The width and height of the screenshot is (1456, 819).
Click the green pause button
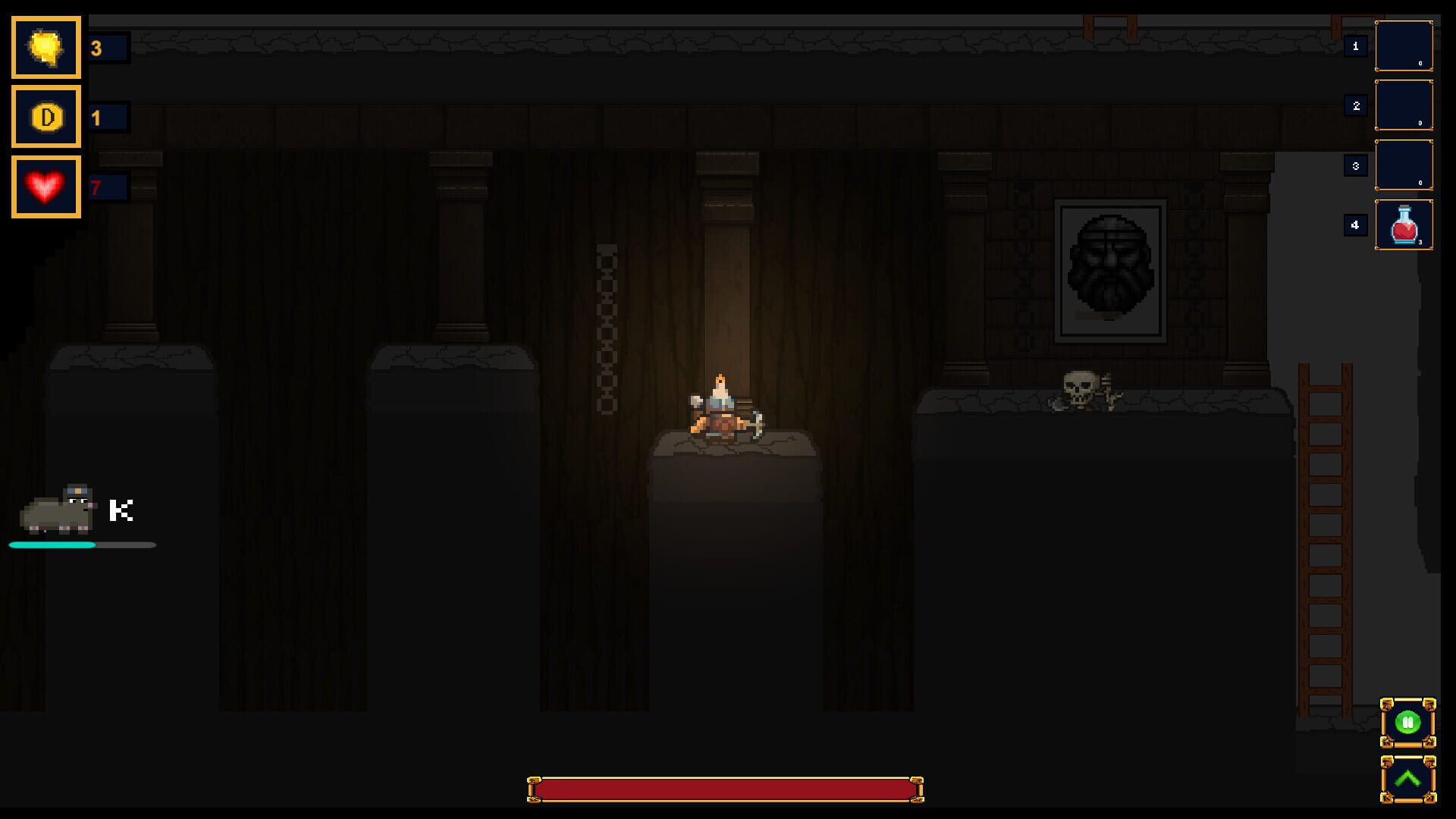[1408, 720]
